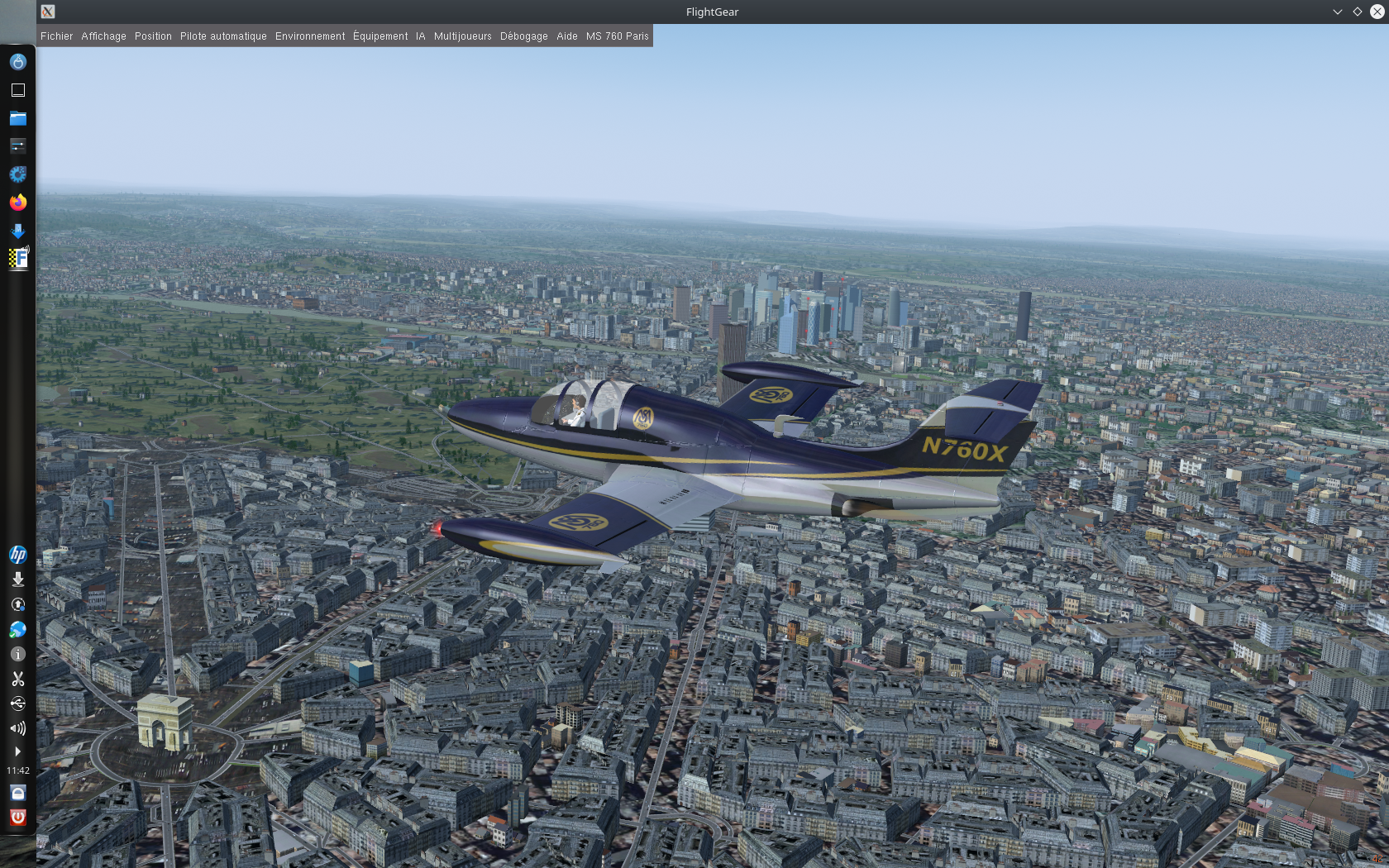The height and width of the screenshot is (868, 1389).
Task: Minimize the FlightGear window
Action: (1337, 12)
